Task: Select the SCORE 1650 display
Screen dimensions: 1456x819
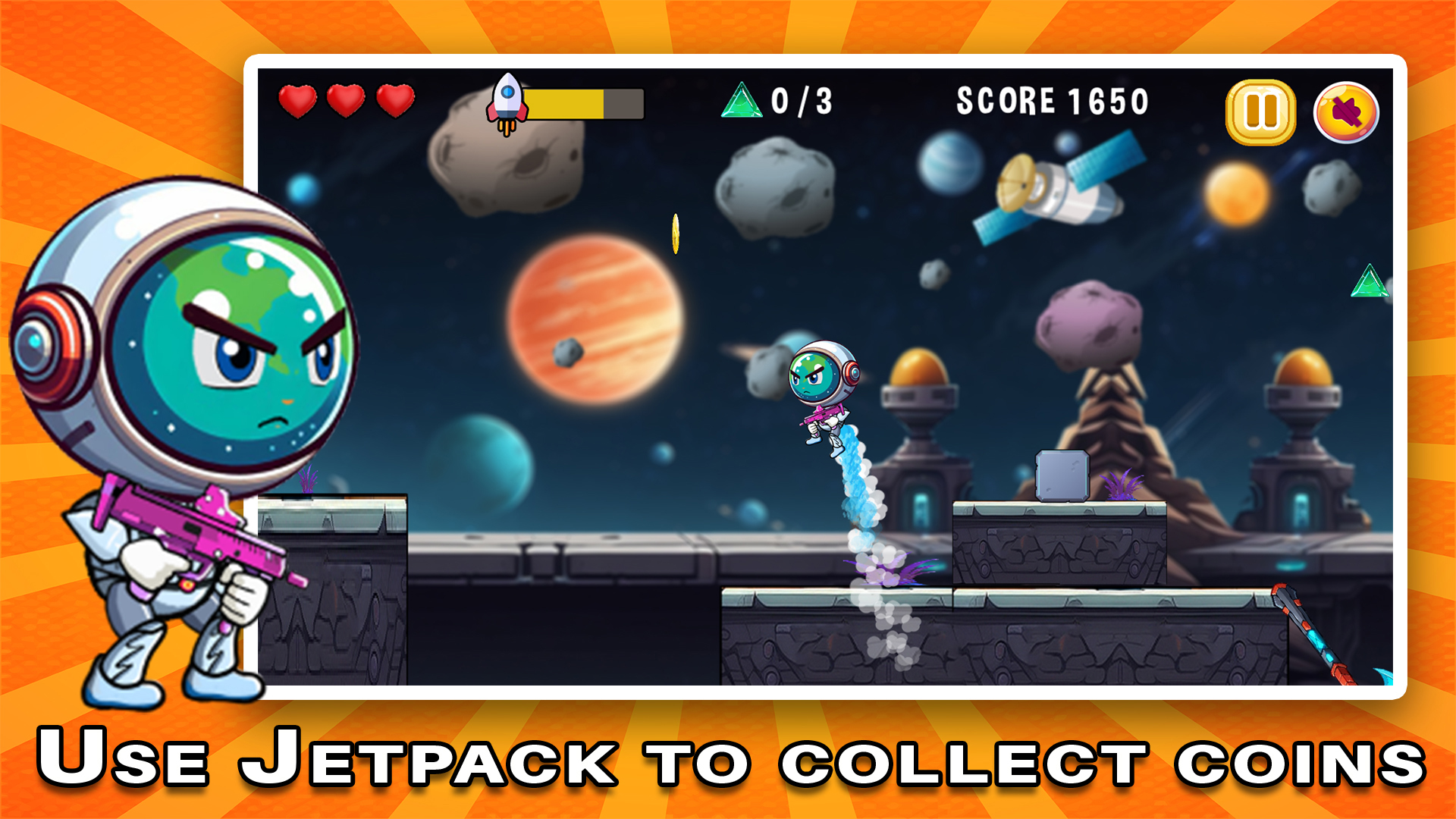Action: tap(1052, 100)
